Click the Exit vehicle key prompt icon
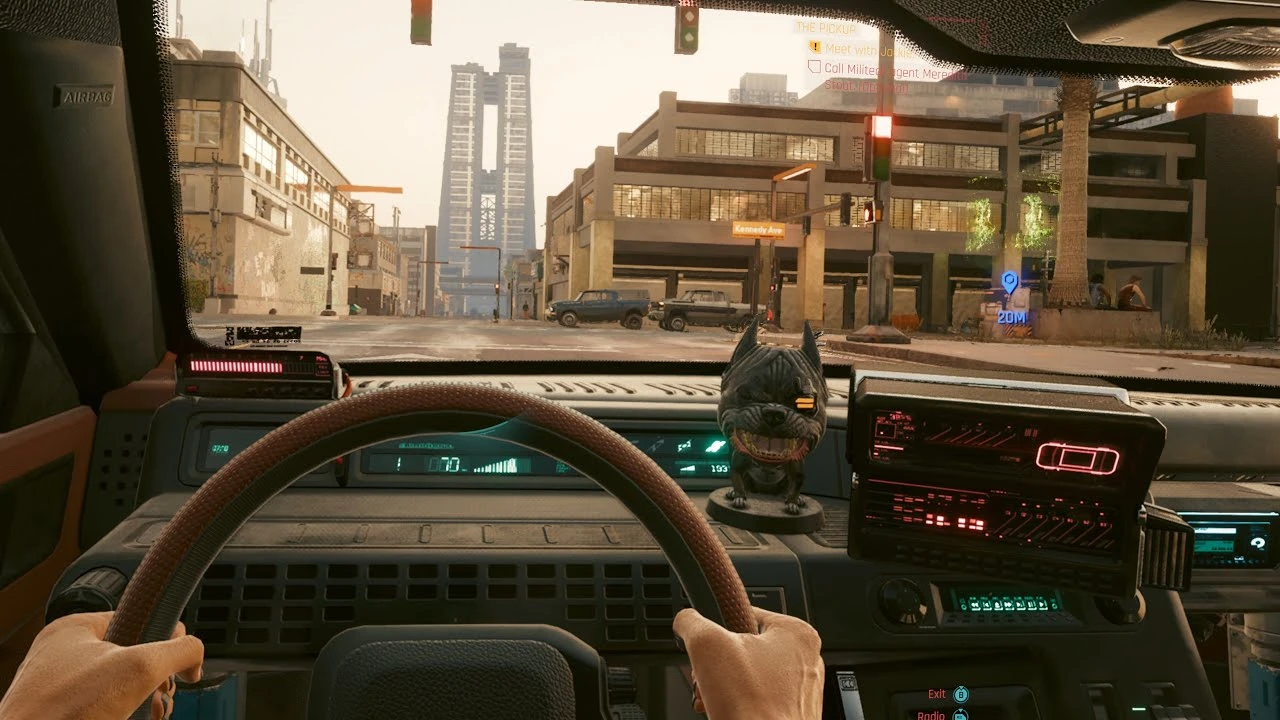 click(x=961, y=694)
